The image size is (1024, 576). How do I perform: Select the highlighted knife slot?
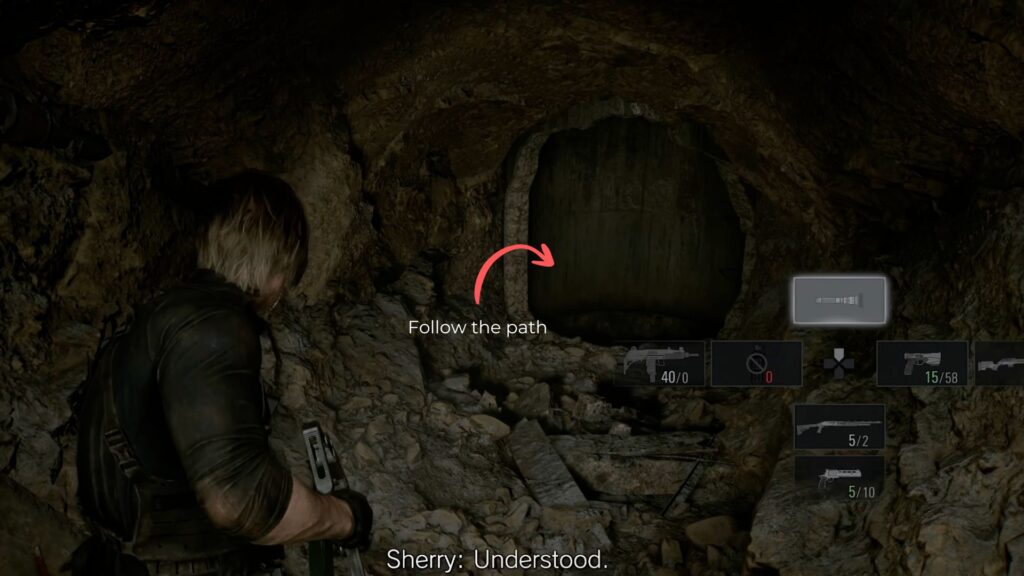click(x=839, y=300)
